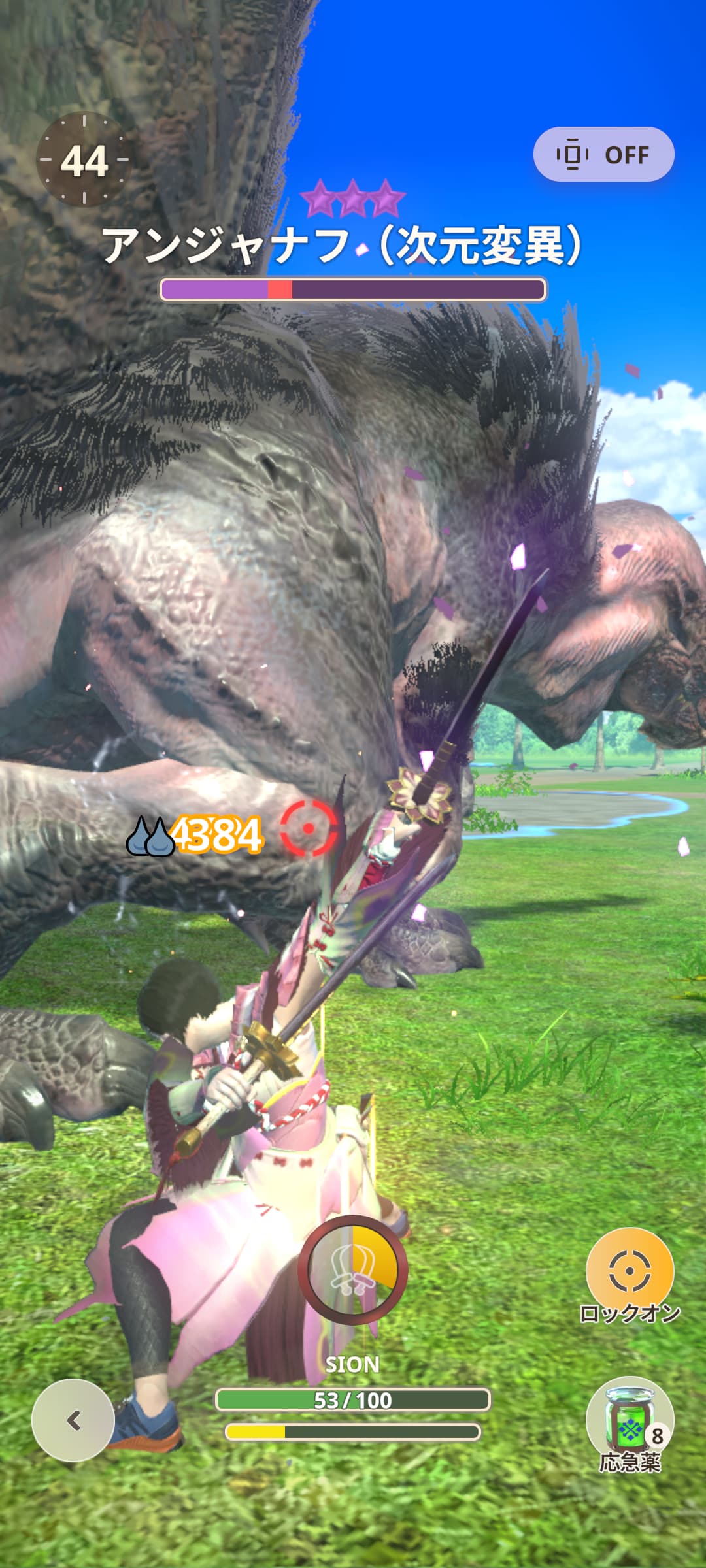Viewport: 706px width, 1568px height.
Task: Activate the ロックオン lock-on button
Action: tap(630, 1271)
